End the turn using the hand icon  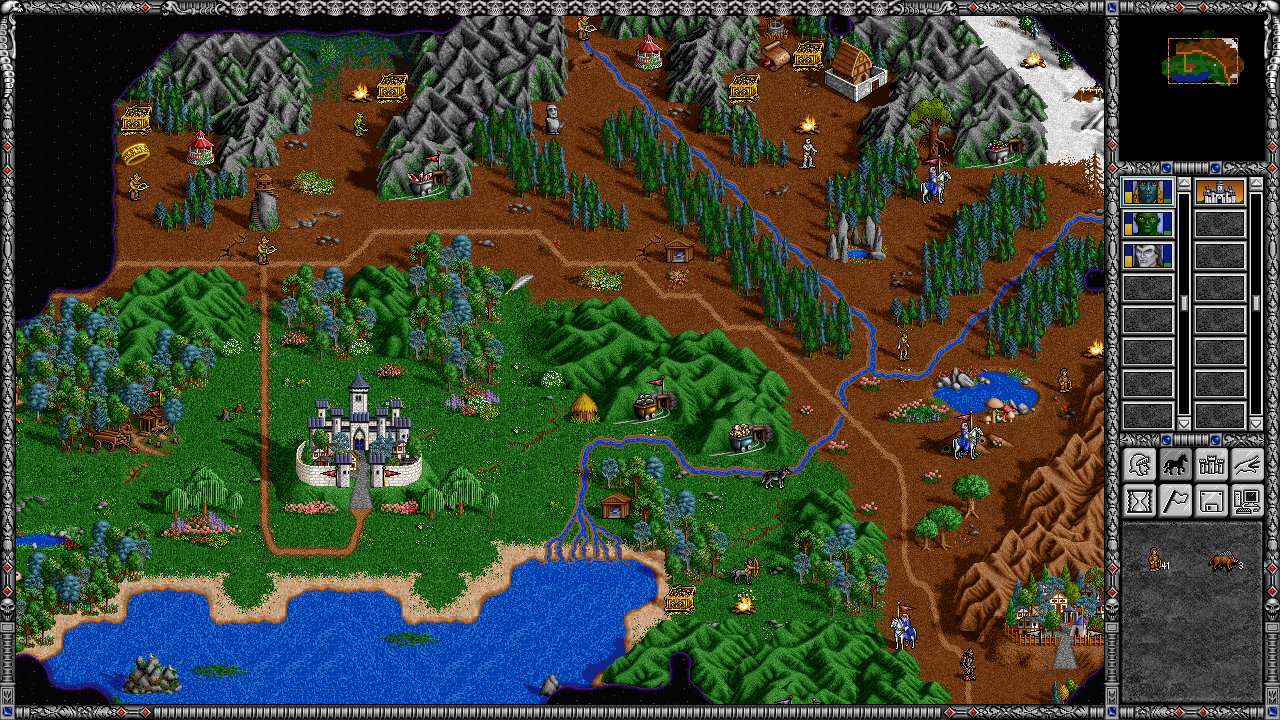1247,463
